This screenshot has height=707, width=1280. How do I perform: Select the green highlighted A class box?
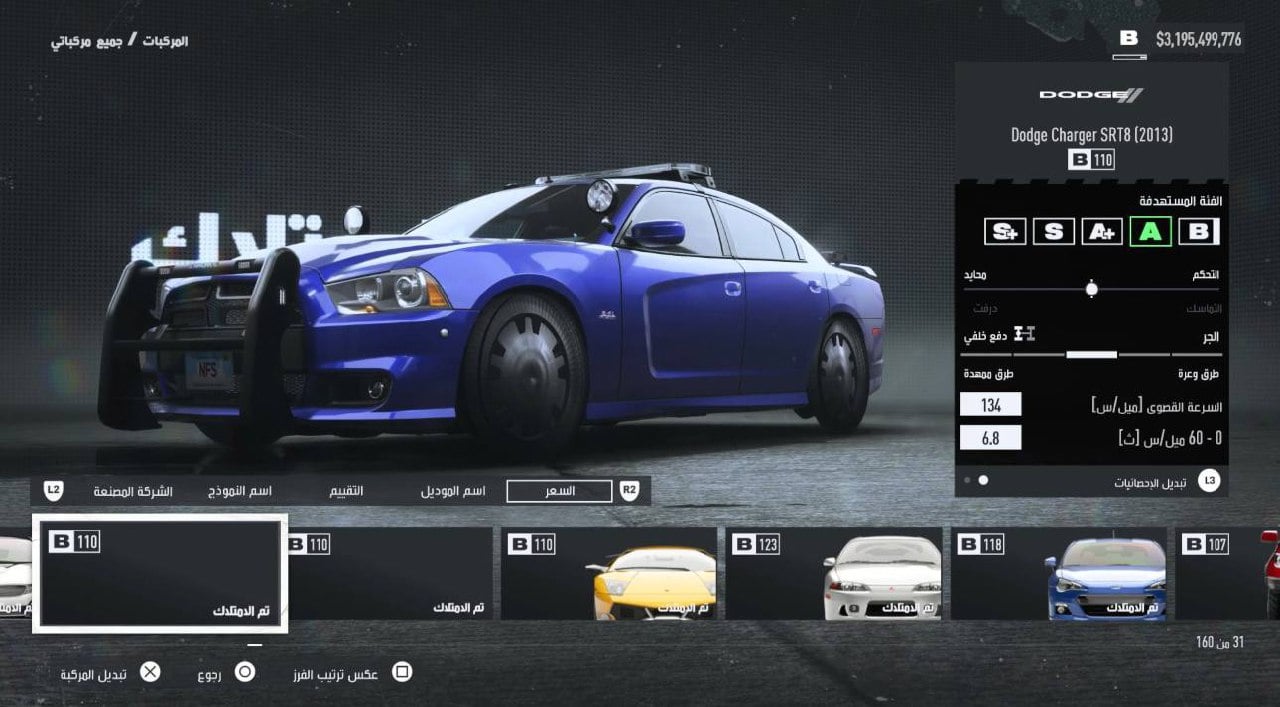[1150, 232]
